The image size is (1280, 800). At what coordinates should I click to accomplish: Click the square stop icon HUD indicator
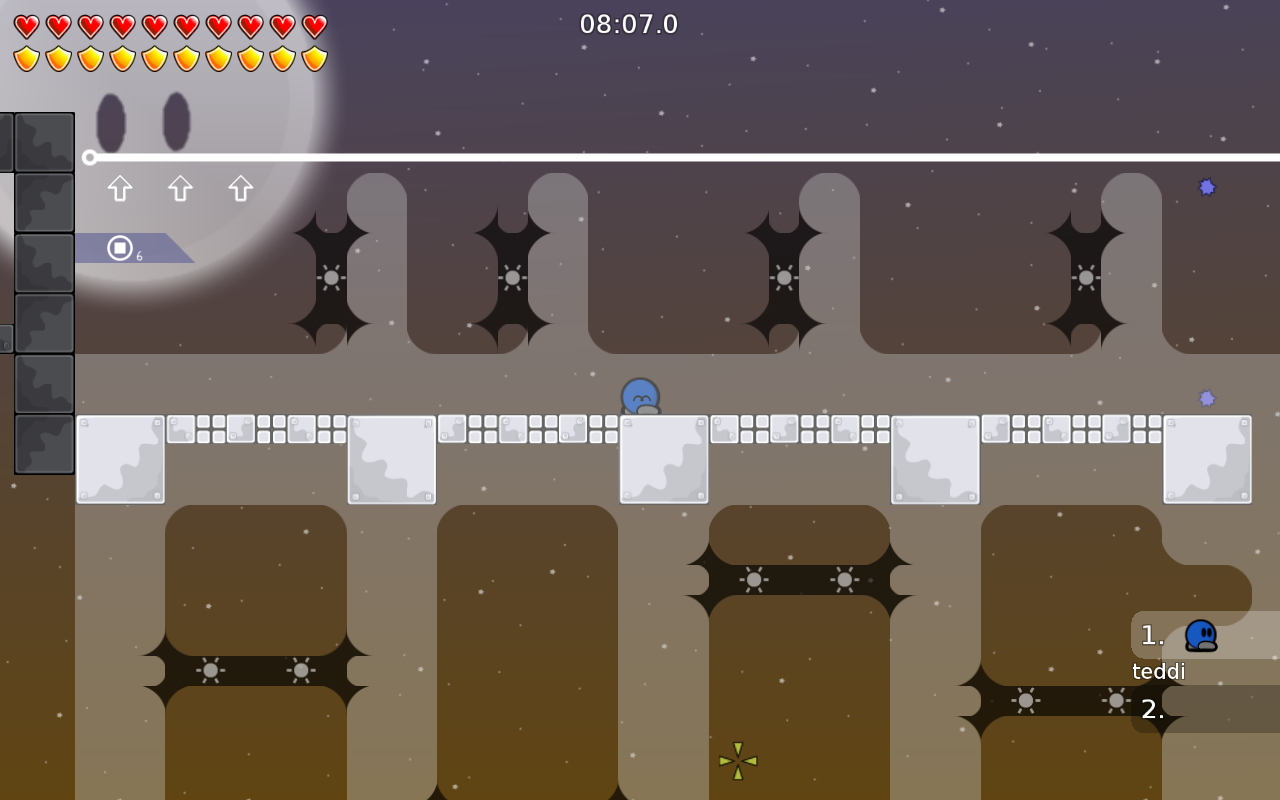coord(120,248)
